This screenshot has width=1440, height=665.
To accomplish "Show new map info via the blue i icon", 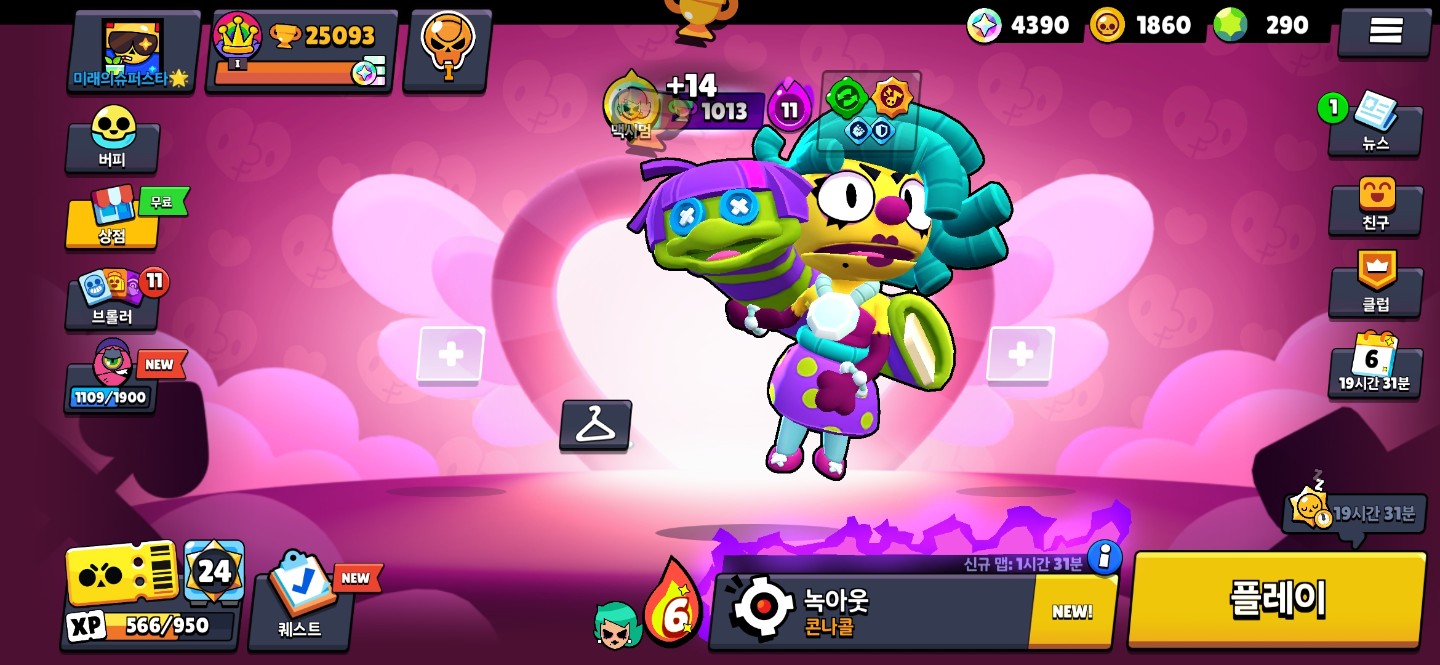I will pos(1103,557).
